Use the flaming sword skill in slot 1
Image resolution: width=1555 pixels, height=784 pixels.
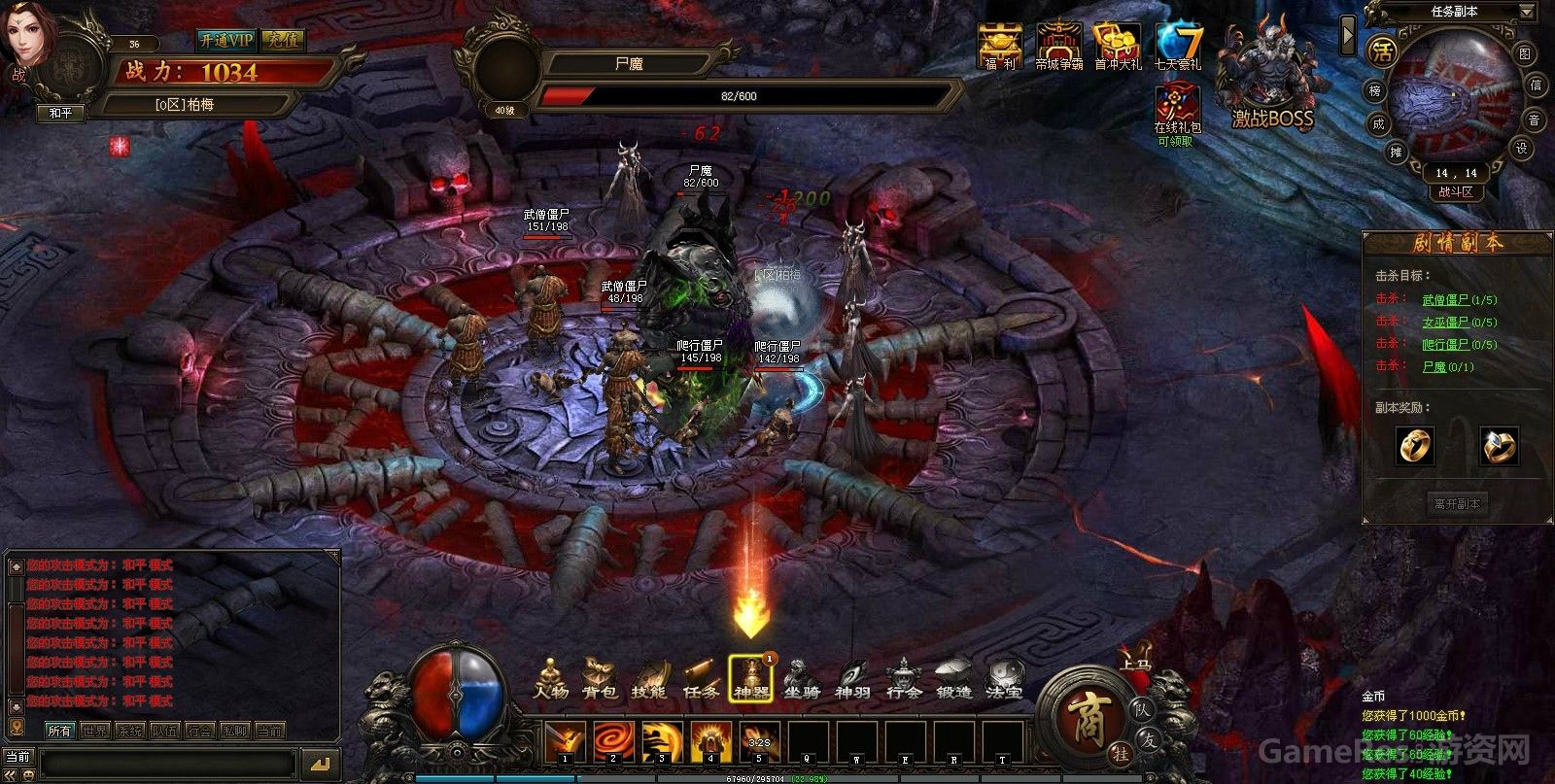pyautogui.click(x=564, y=741)
